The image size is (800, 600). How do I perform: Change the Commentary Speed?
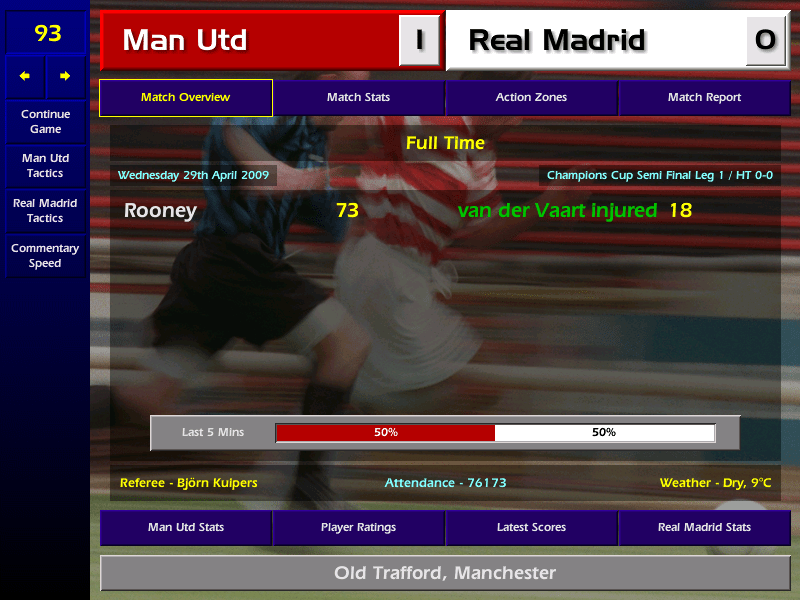tap(45, 255)
